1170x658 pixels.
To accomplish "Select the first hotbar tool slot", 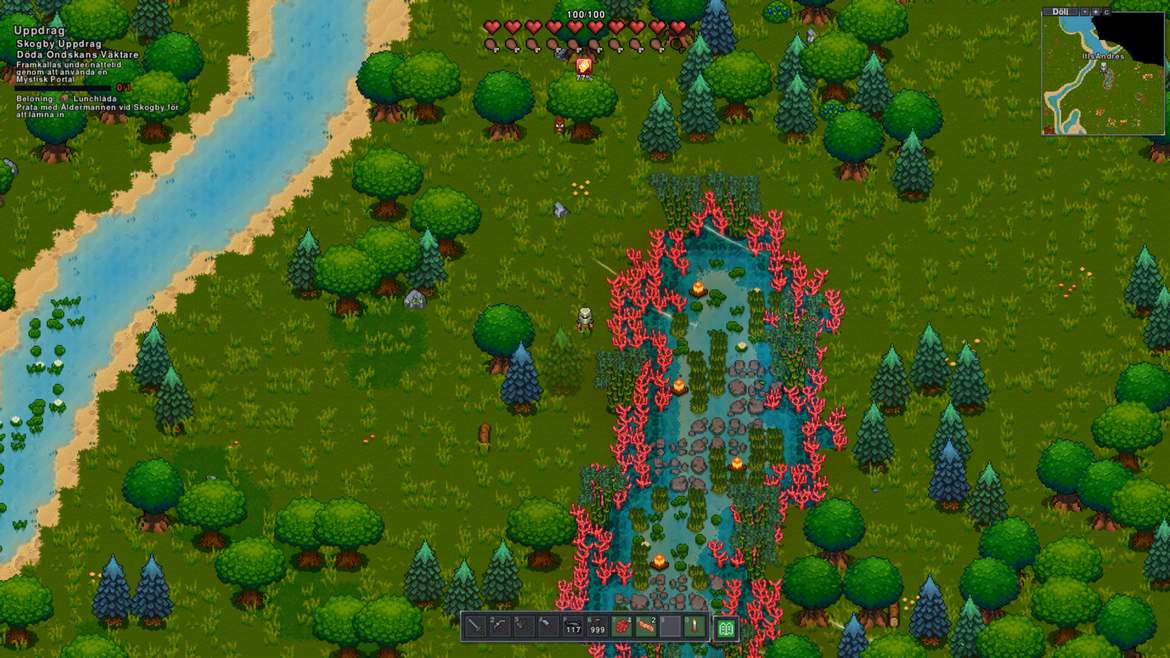I will (x=475, y=627).
